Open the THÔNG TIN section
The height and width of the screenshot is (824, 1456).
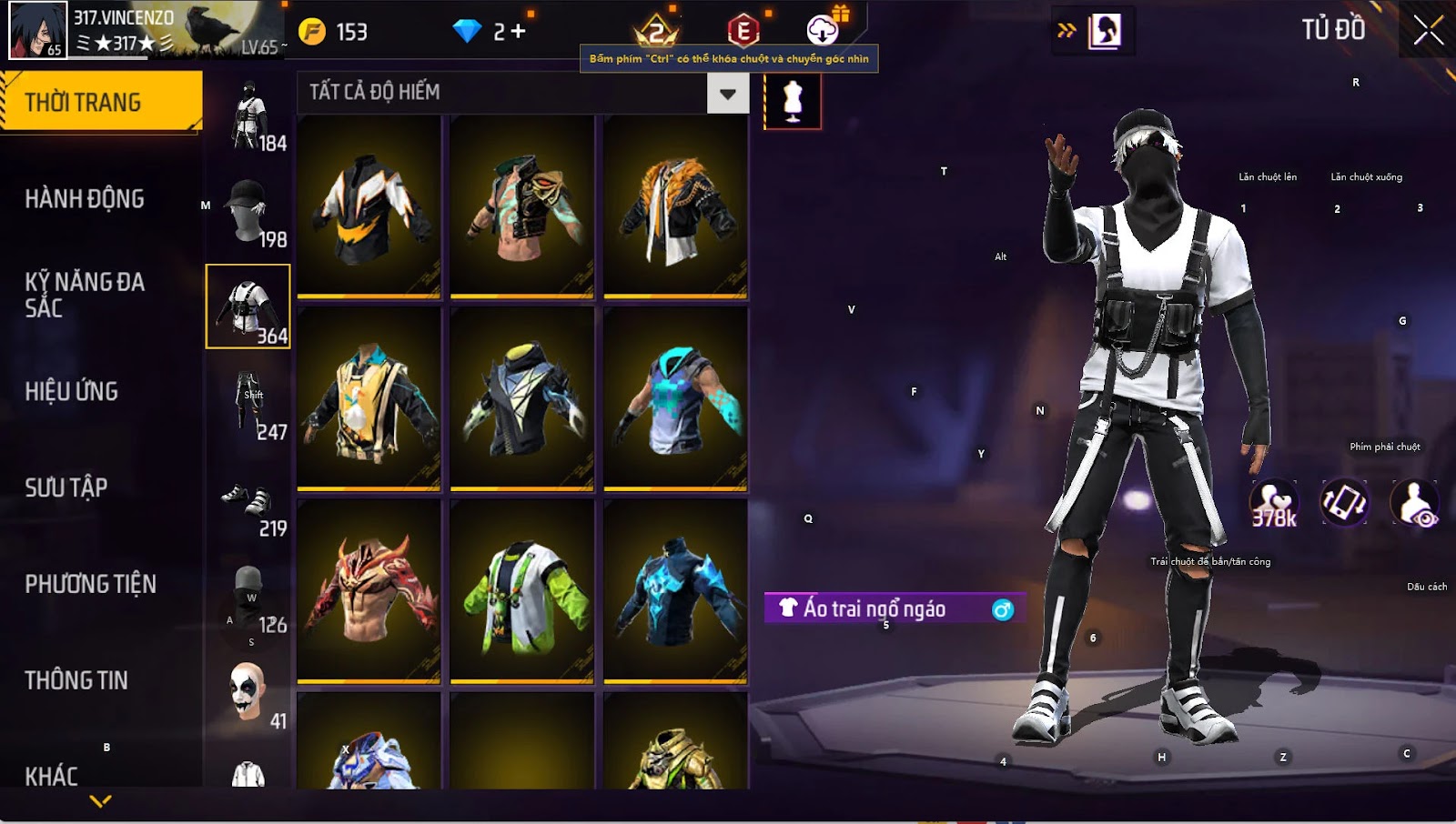(x=76, y=680)
